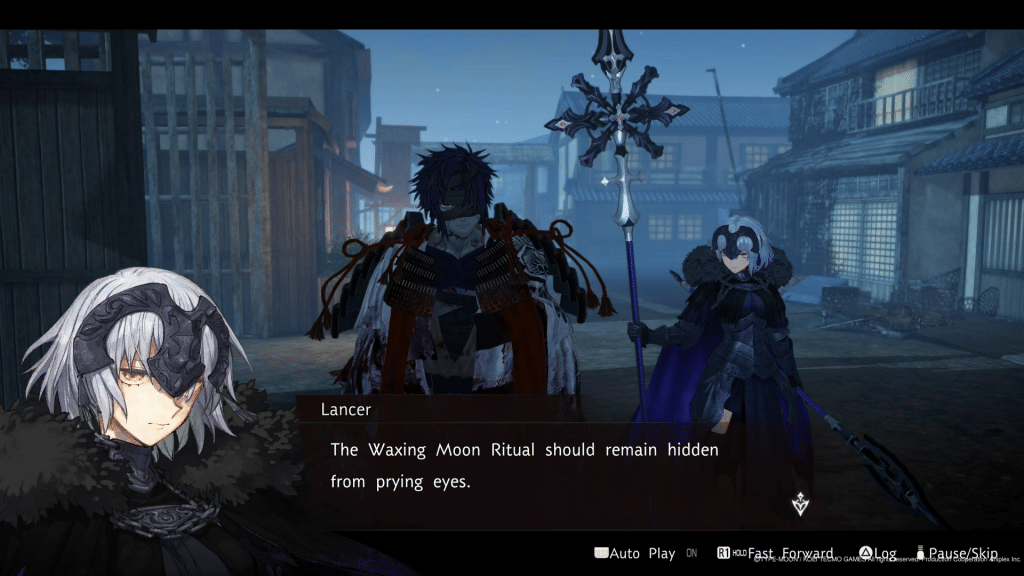This screenshot has width=1024, height=576.
Task: Select the Pause/Skip option
Action: point(963,553)
